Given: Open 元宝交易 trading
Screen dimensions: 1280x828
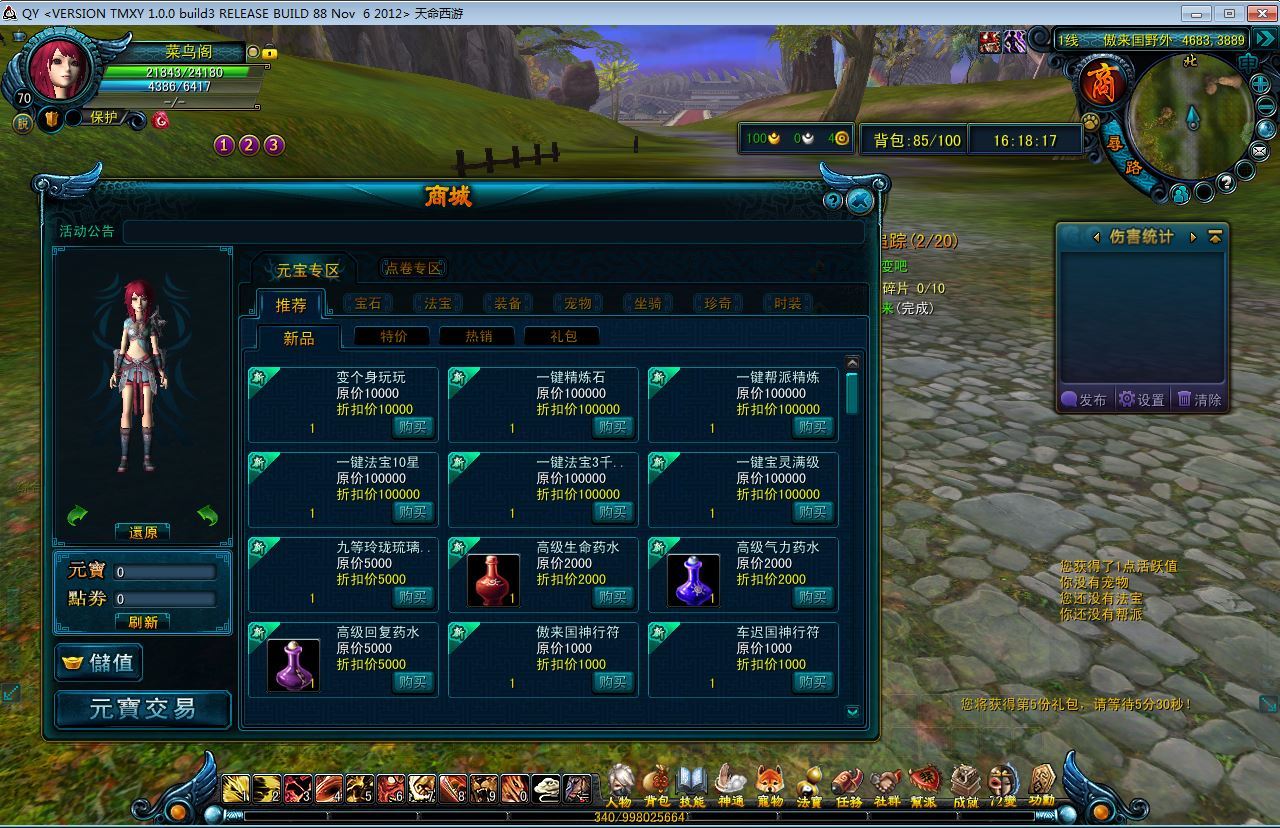Looking at the screenshot, I should point(142,709).
